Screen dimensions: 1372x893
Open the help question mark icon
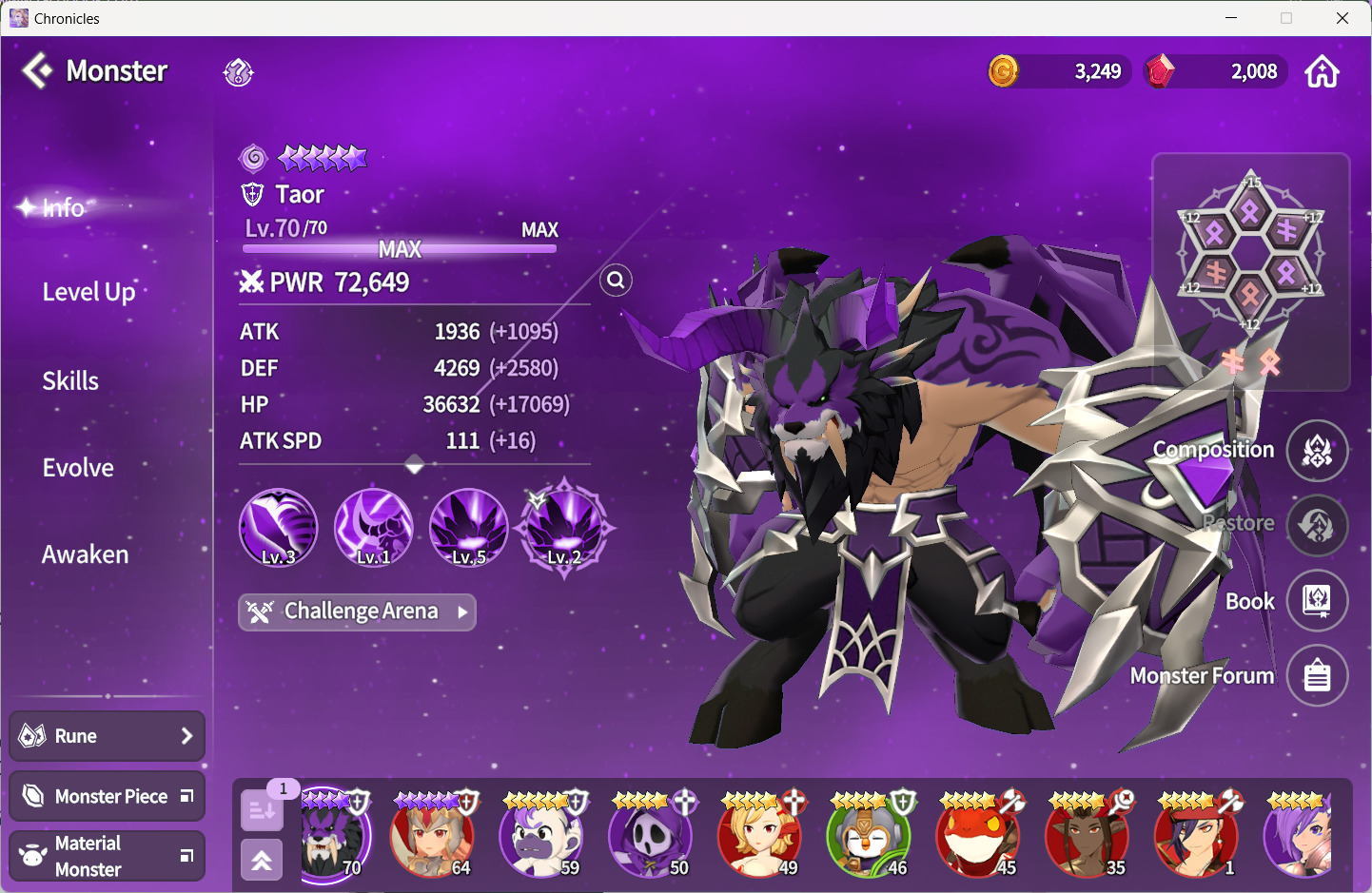238,72
